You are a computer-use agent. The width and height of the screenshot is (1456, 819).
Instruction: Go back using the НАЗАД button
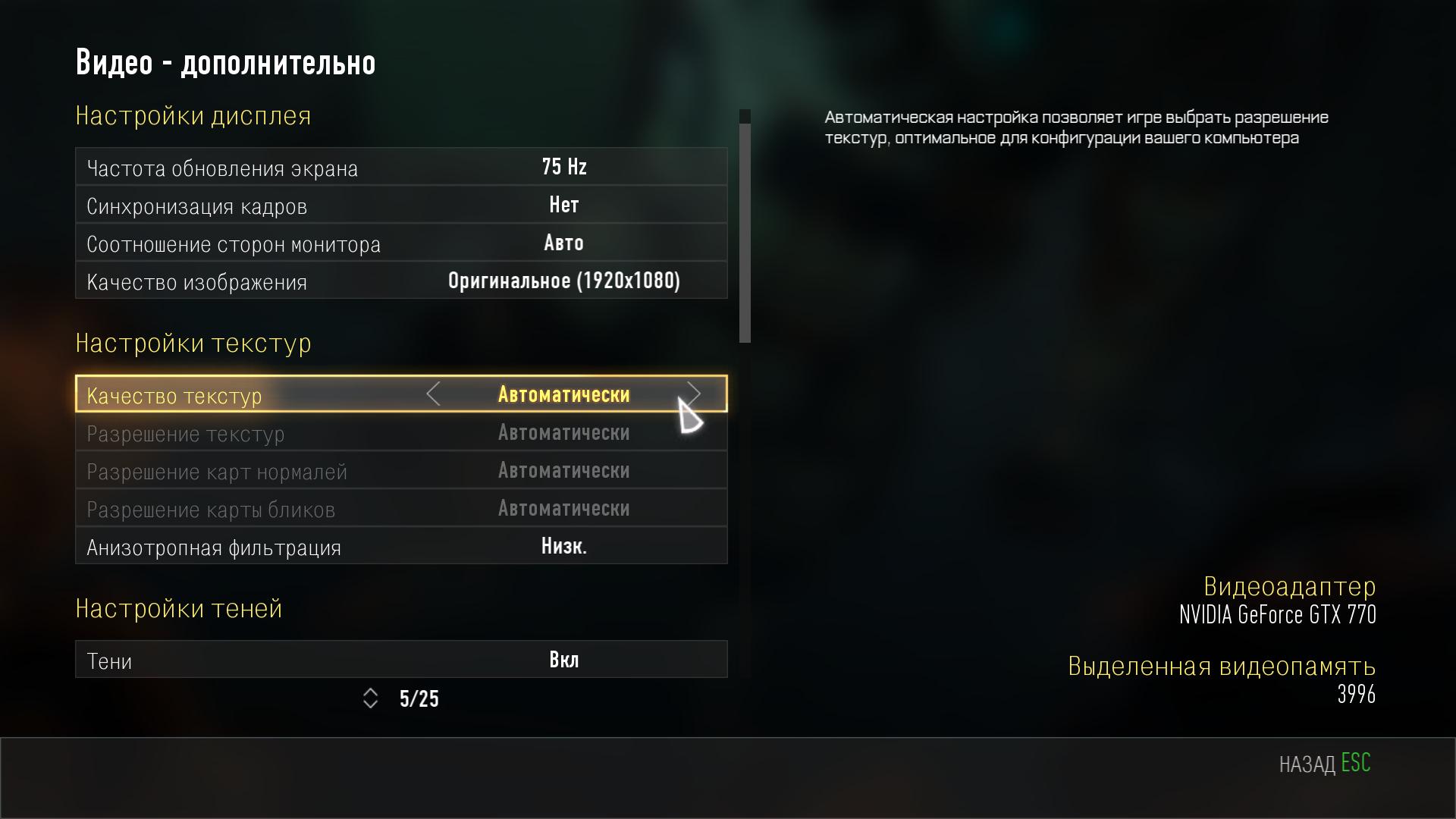[1324, 763]
